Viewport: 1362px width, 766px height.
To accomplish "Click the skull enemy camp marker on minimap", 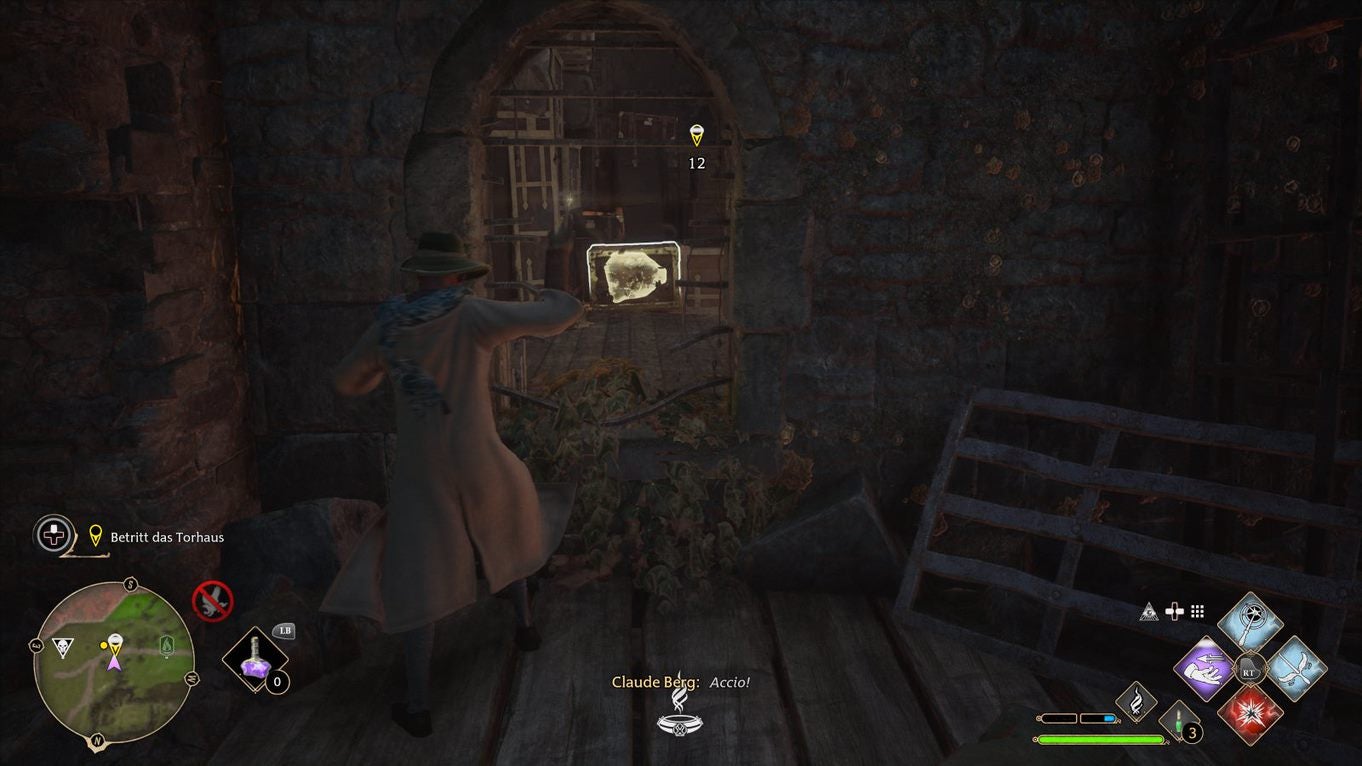I will click(x=63, y=646).
